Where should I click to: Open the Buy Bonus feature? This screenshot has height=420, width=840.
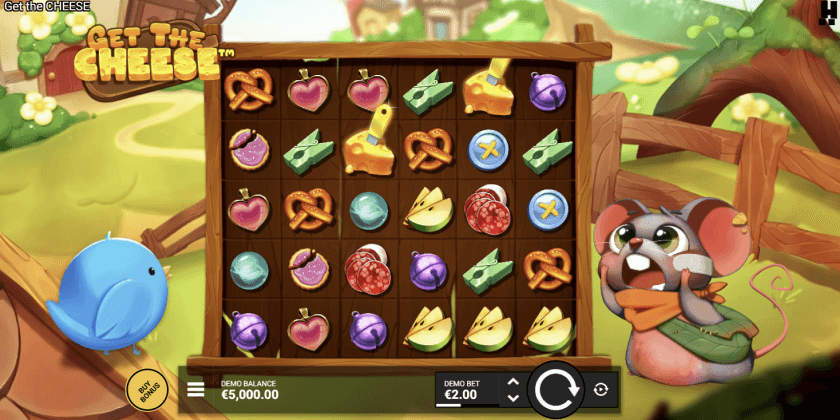pyautogui.click(x=146, y=389)
